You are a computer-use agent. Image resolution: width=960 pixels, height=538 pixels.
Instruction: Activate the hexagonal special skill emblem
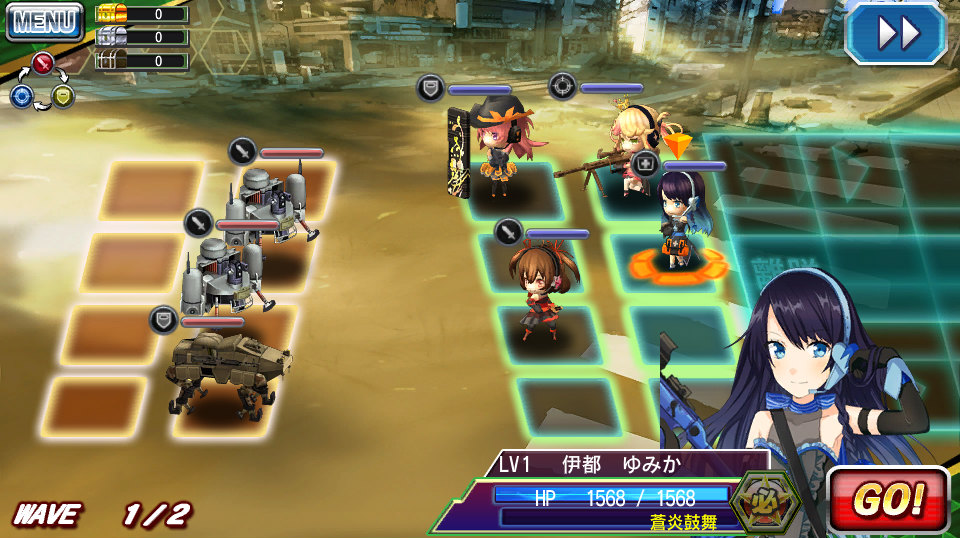[x=765, y=498]
